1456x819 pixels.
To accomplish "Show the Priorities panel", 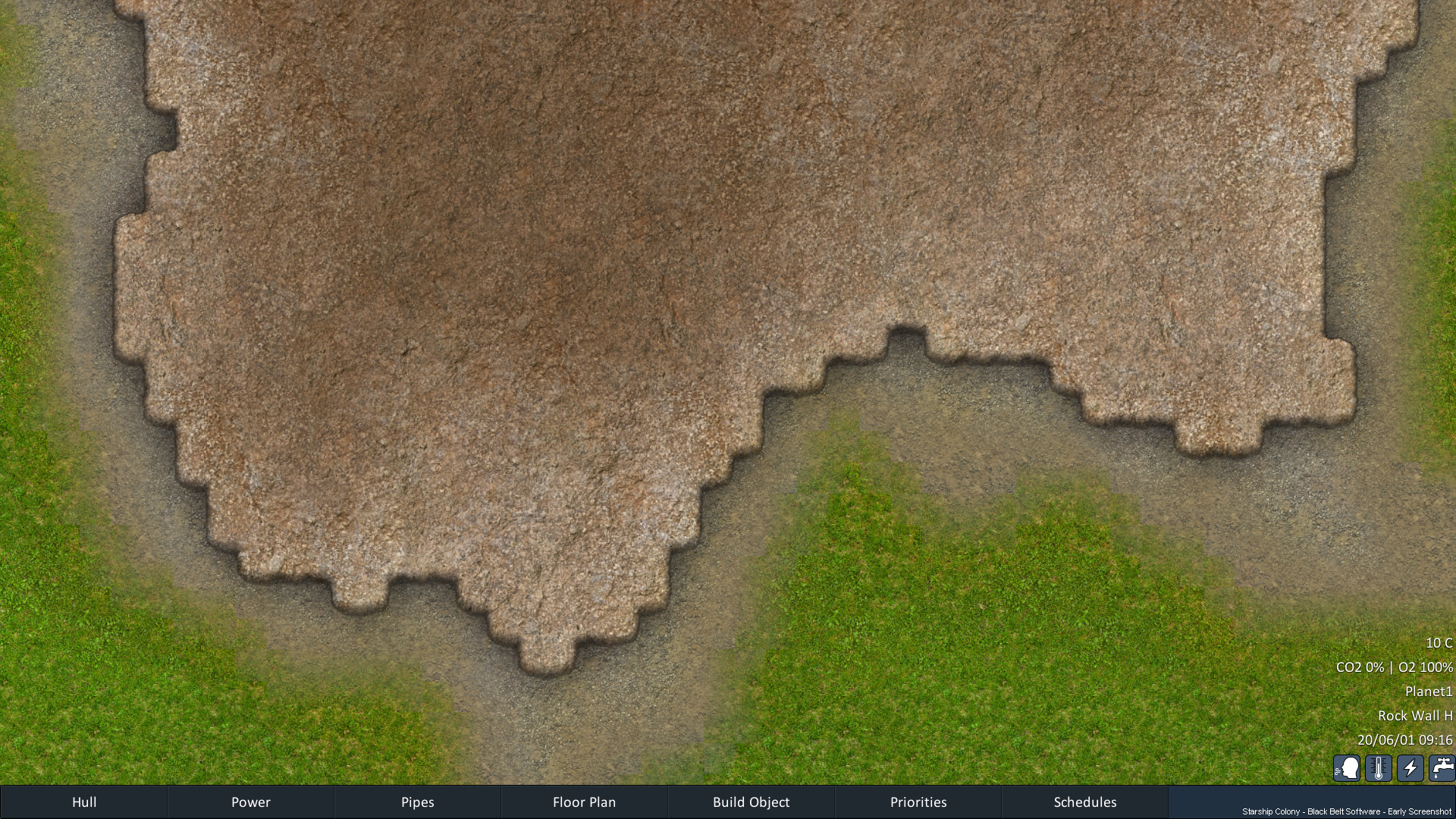I will pyautogui.click(x=918, y=802).
